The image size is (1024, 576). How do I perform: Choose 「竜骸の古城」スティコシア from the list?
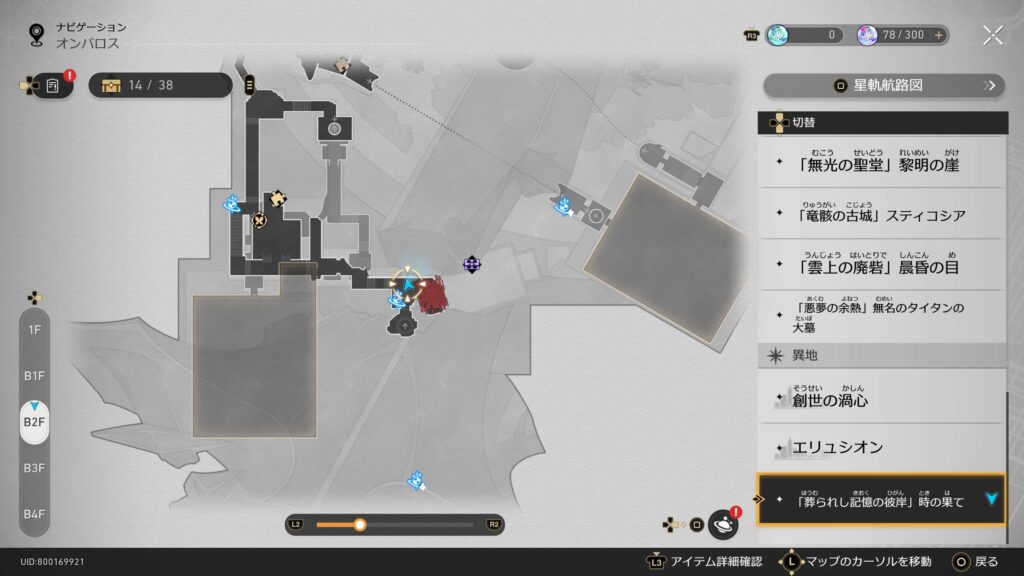tap(882, 214)
